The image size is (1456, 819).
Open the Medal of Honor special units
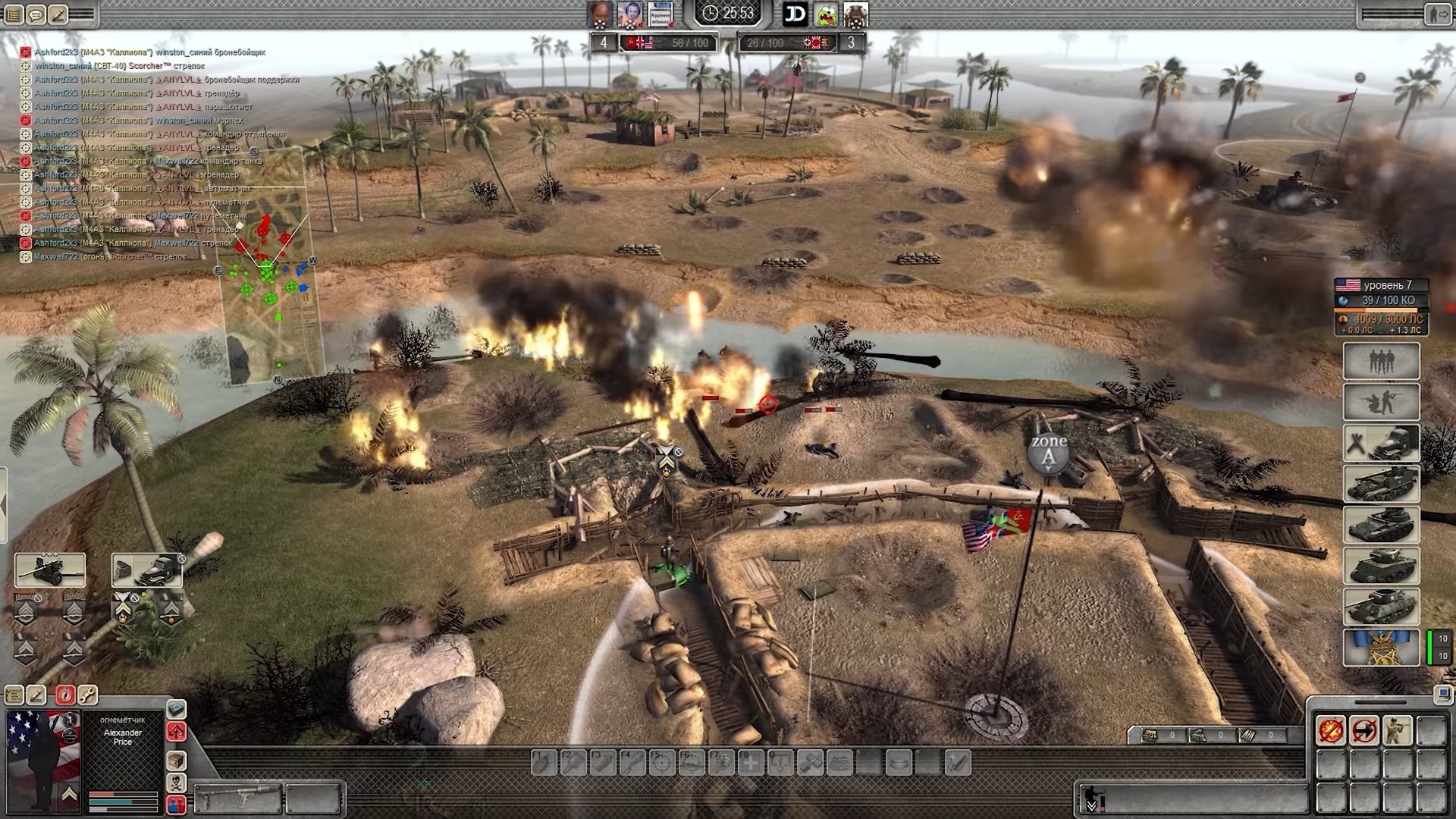coord(1381,647)
